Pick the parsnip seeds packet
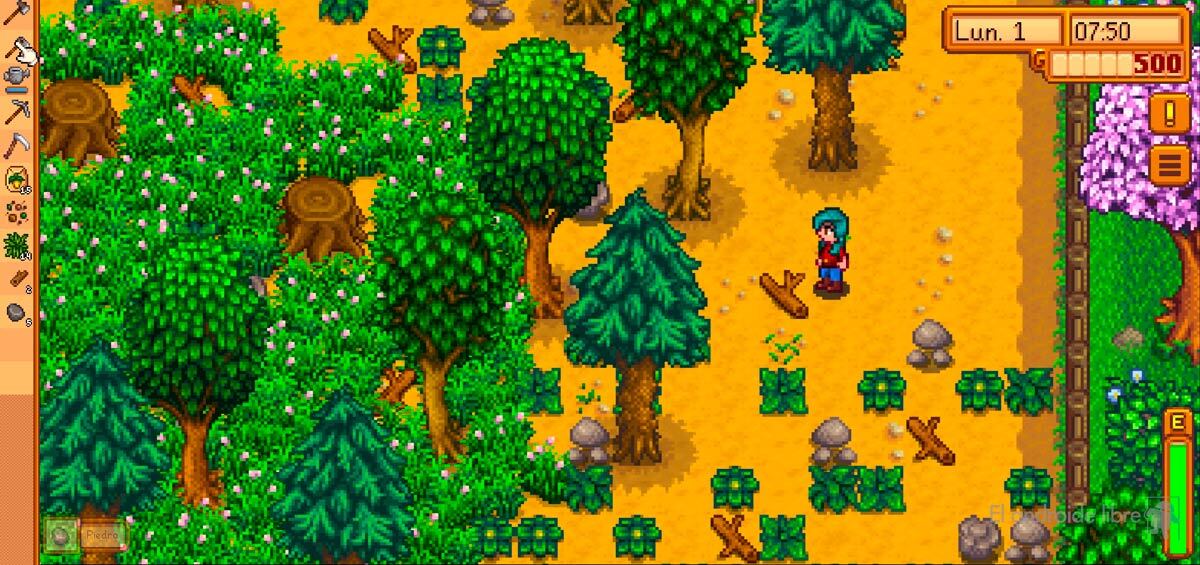 coord(17,180)
